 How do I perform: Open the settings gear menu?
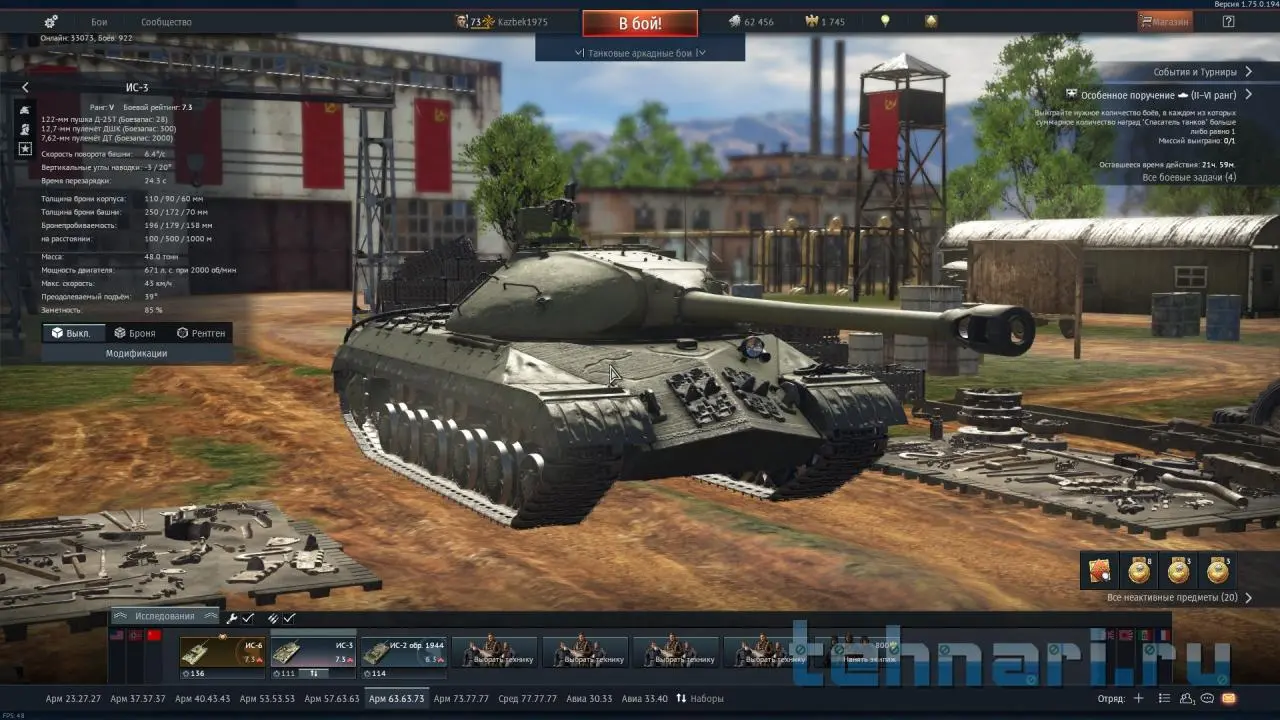click(51, 21)
